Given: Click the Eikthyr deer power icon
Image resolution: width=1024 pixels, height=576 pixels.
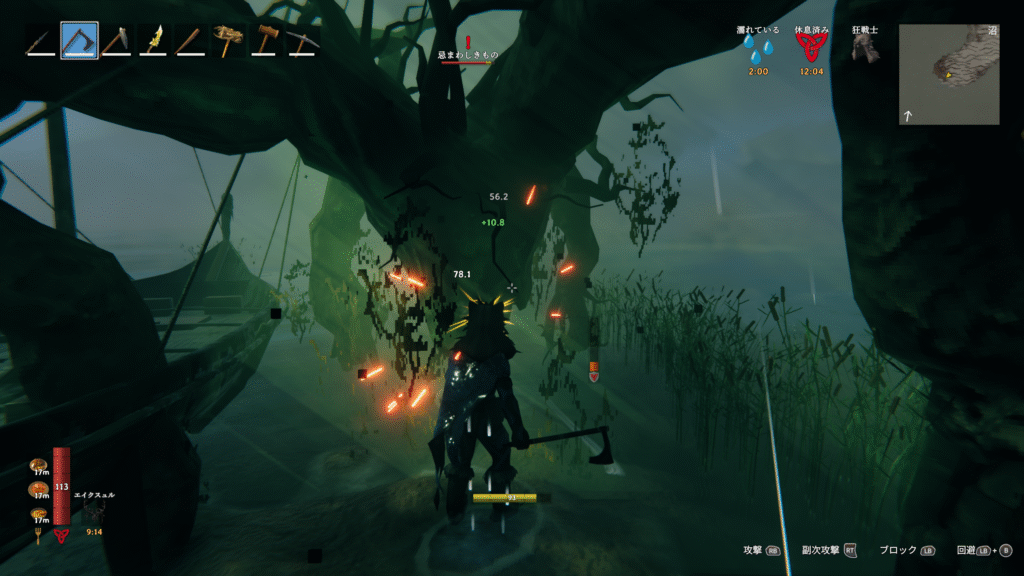Looking at the screenshot, I should point(95,512).
